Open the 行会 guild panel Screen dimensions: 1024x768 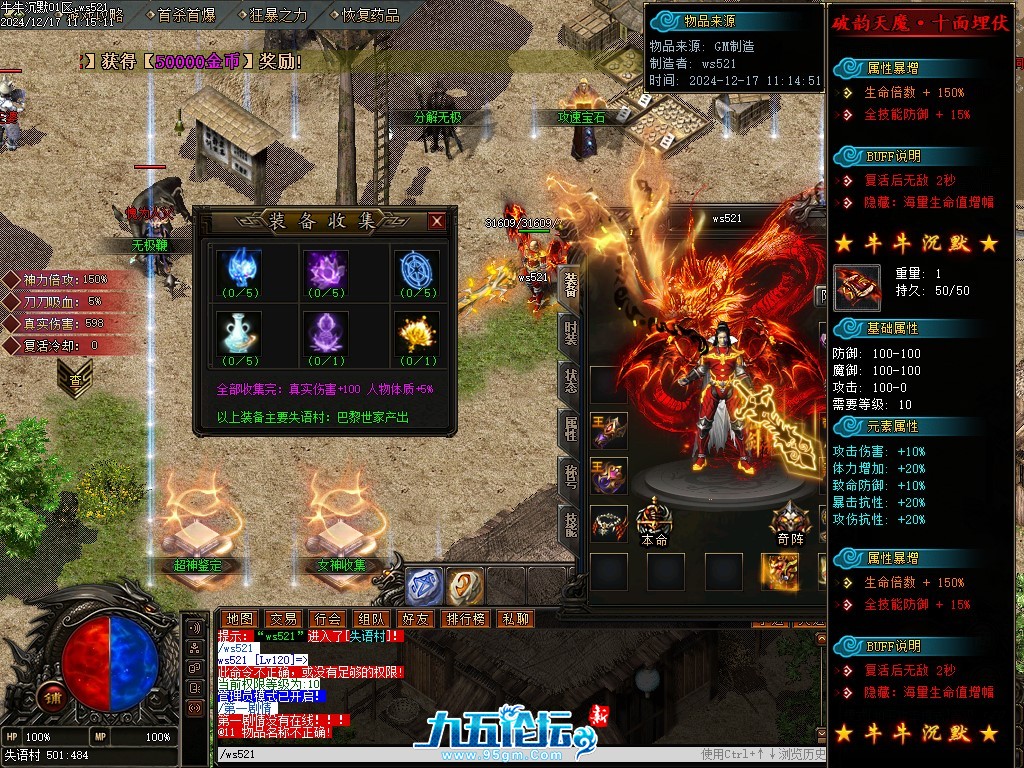[x=327, y=619]
